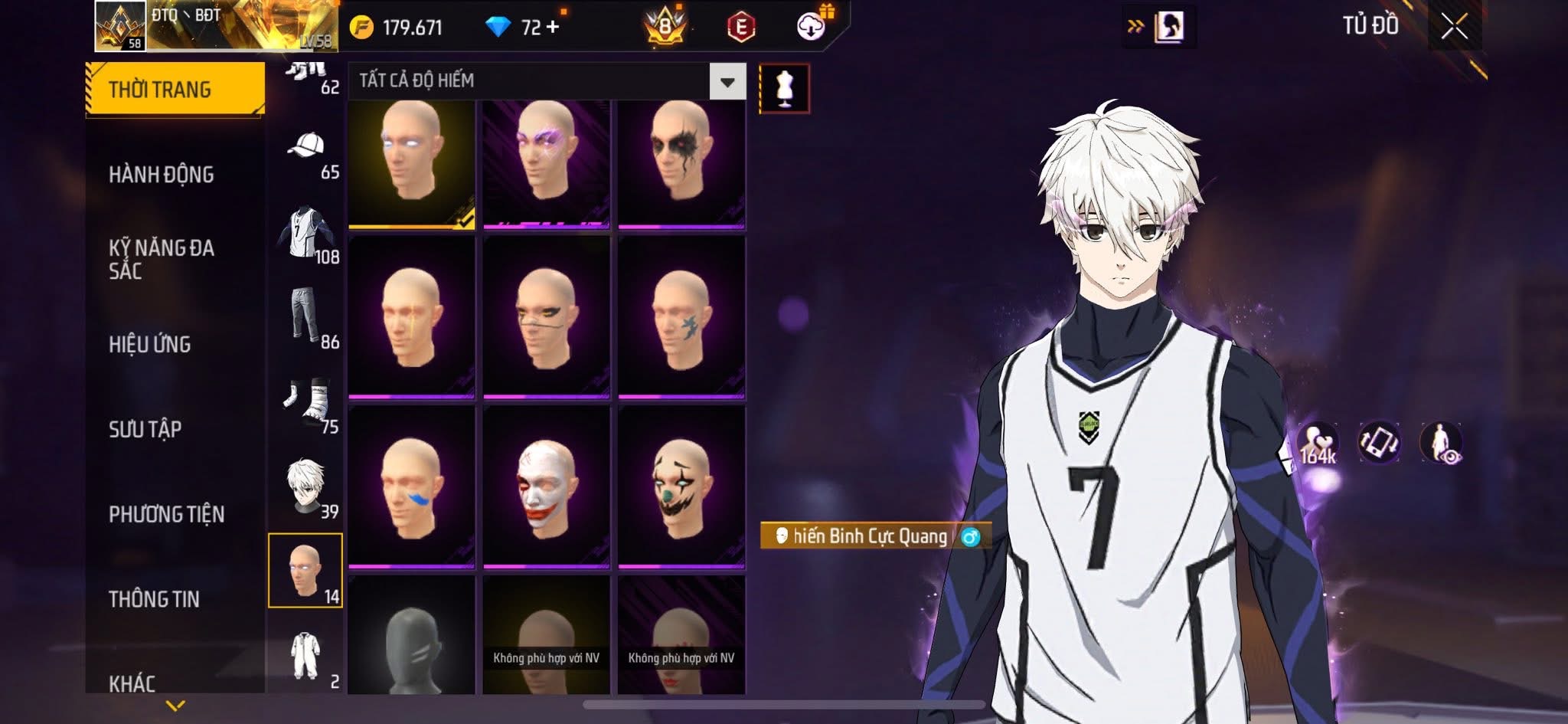Pick the pants category icon

306,316
